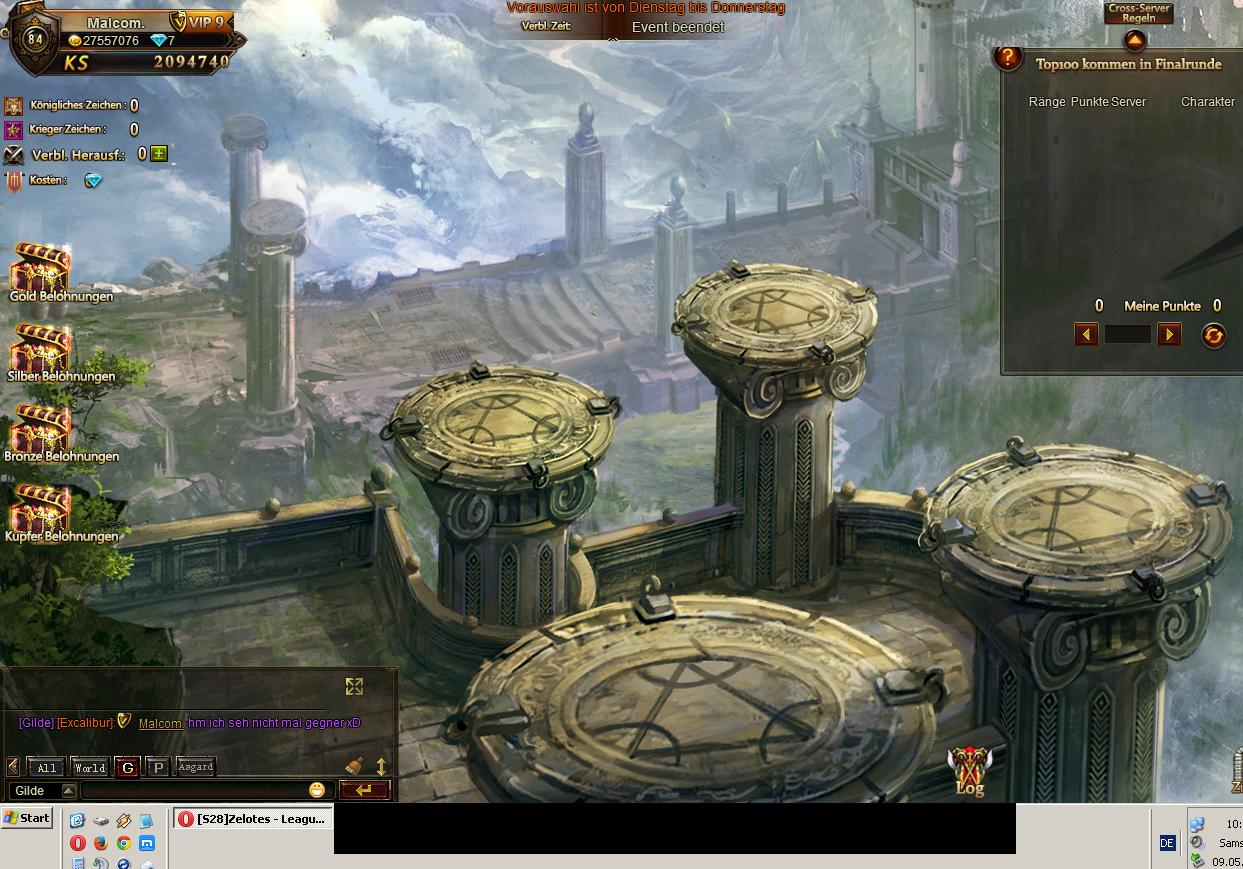This screenshot has width=1243, height=869.
Task: Add more challenge attempts with the green plus
Action: click(158, 154)
